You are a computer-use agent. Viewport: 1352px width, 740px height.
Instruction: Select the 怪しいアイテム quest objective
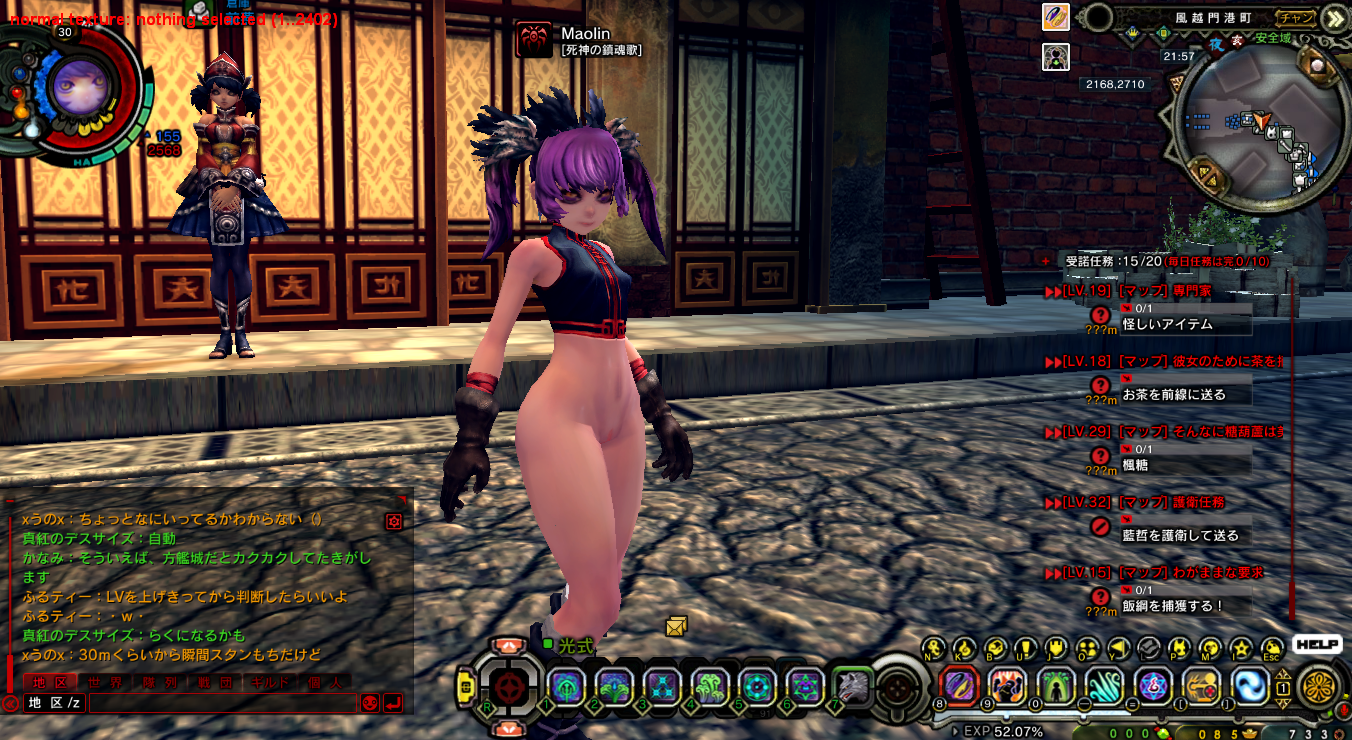pos(1186,325)
